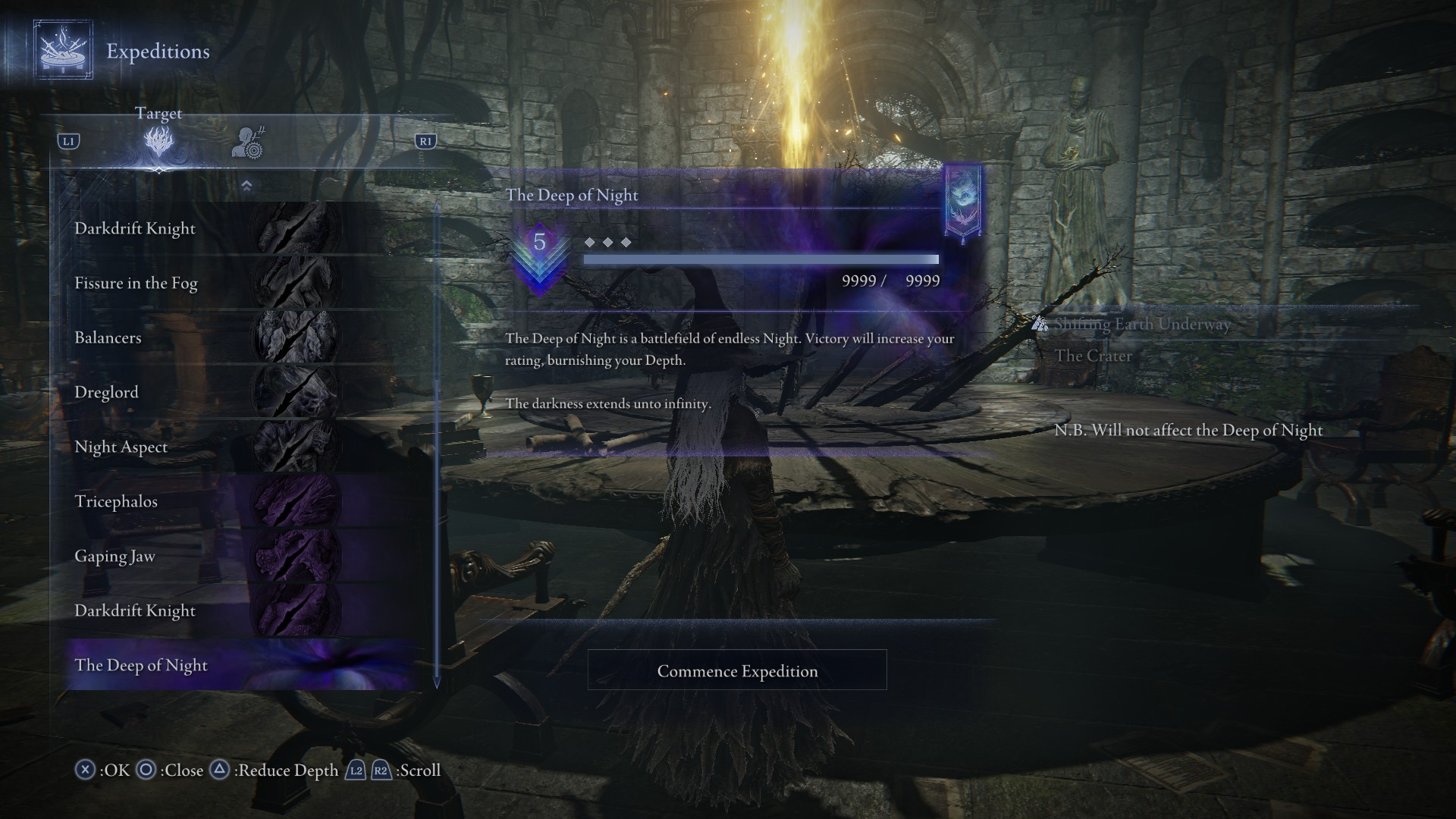
Task: Switch to the Target tab
Action: pos(158,141)
